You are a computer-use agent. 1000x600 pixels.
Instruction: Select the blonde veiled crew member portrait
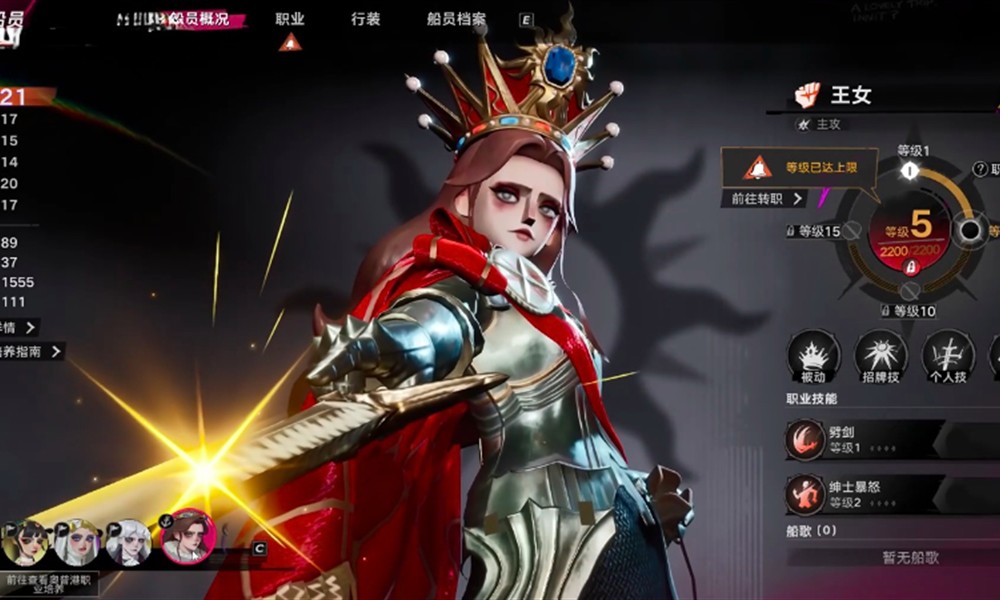click(x=77, y=543)
